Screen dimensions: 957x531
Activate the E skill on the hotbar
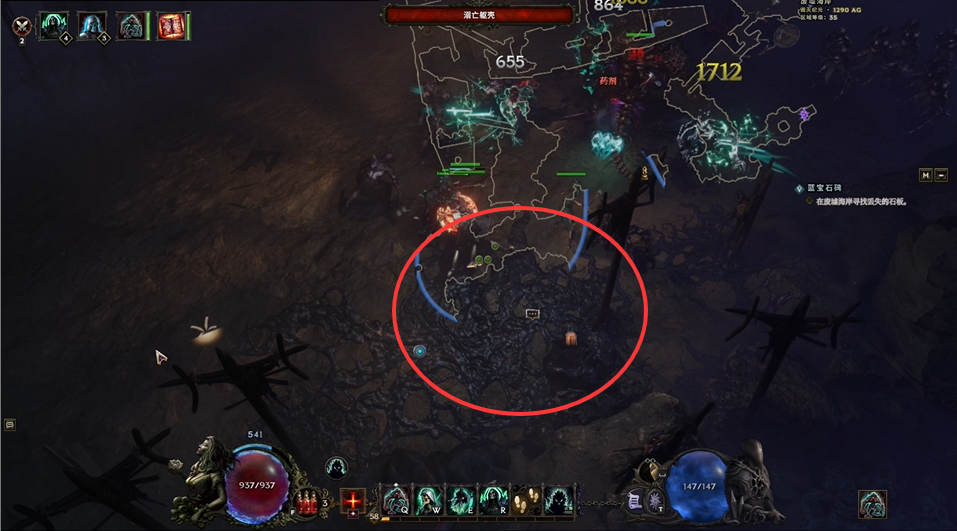460,498
